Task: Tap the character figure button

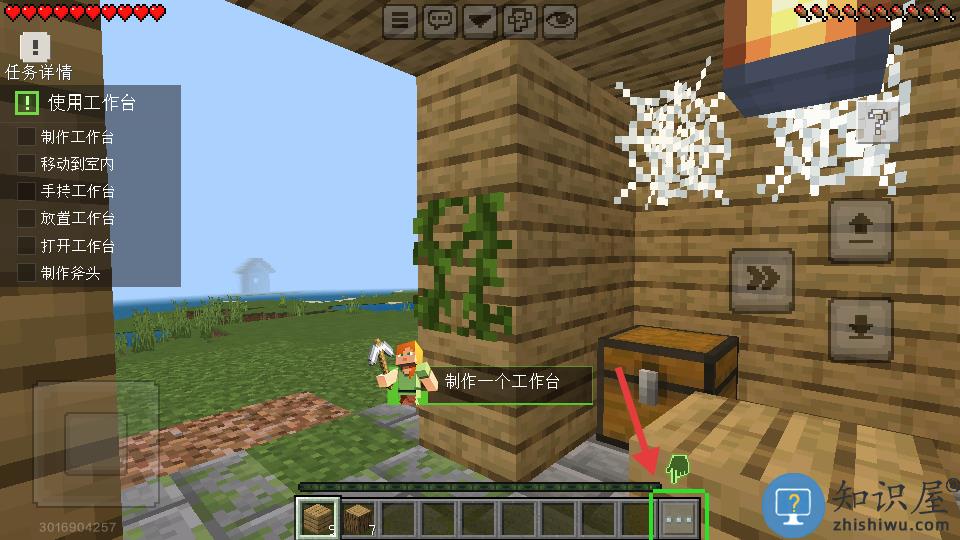Action: click(520, 20)
